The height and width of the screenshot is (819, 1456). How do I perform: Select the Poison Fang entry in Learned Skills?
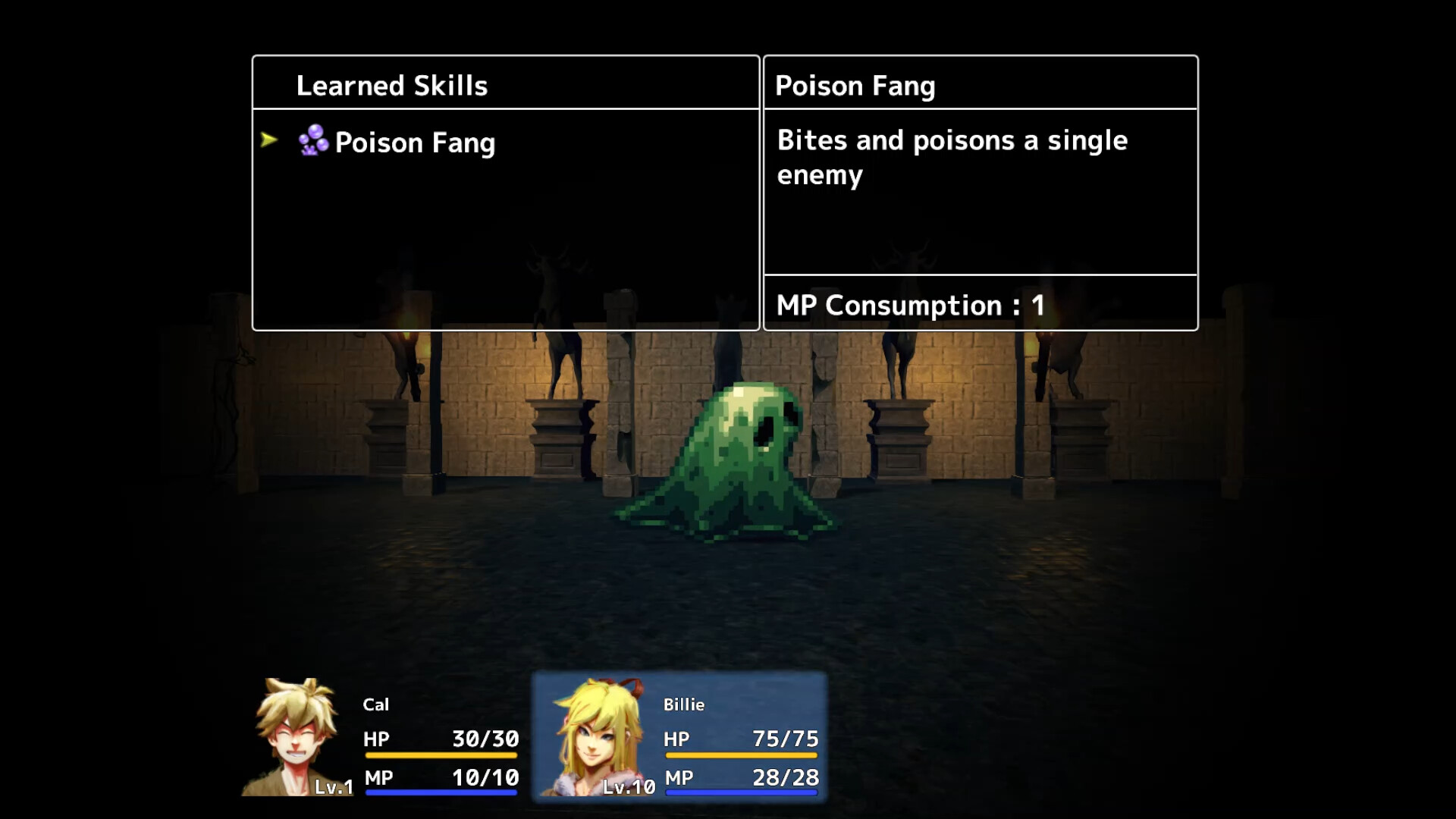[415, 143]
